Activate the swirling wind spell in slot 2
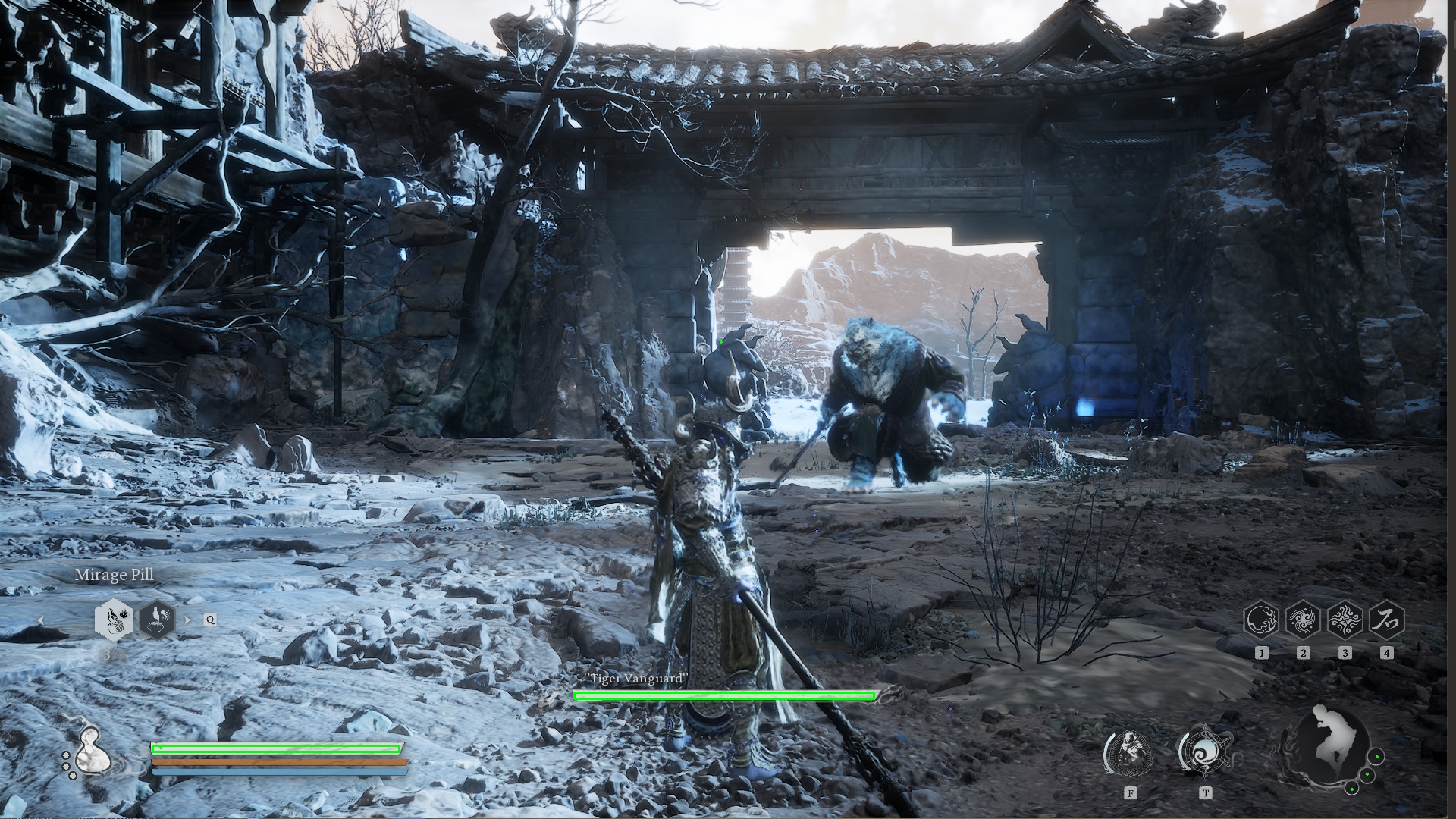 pos(1304,620)
